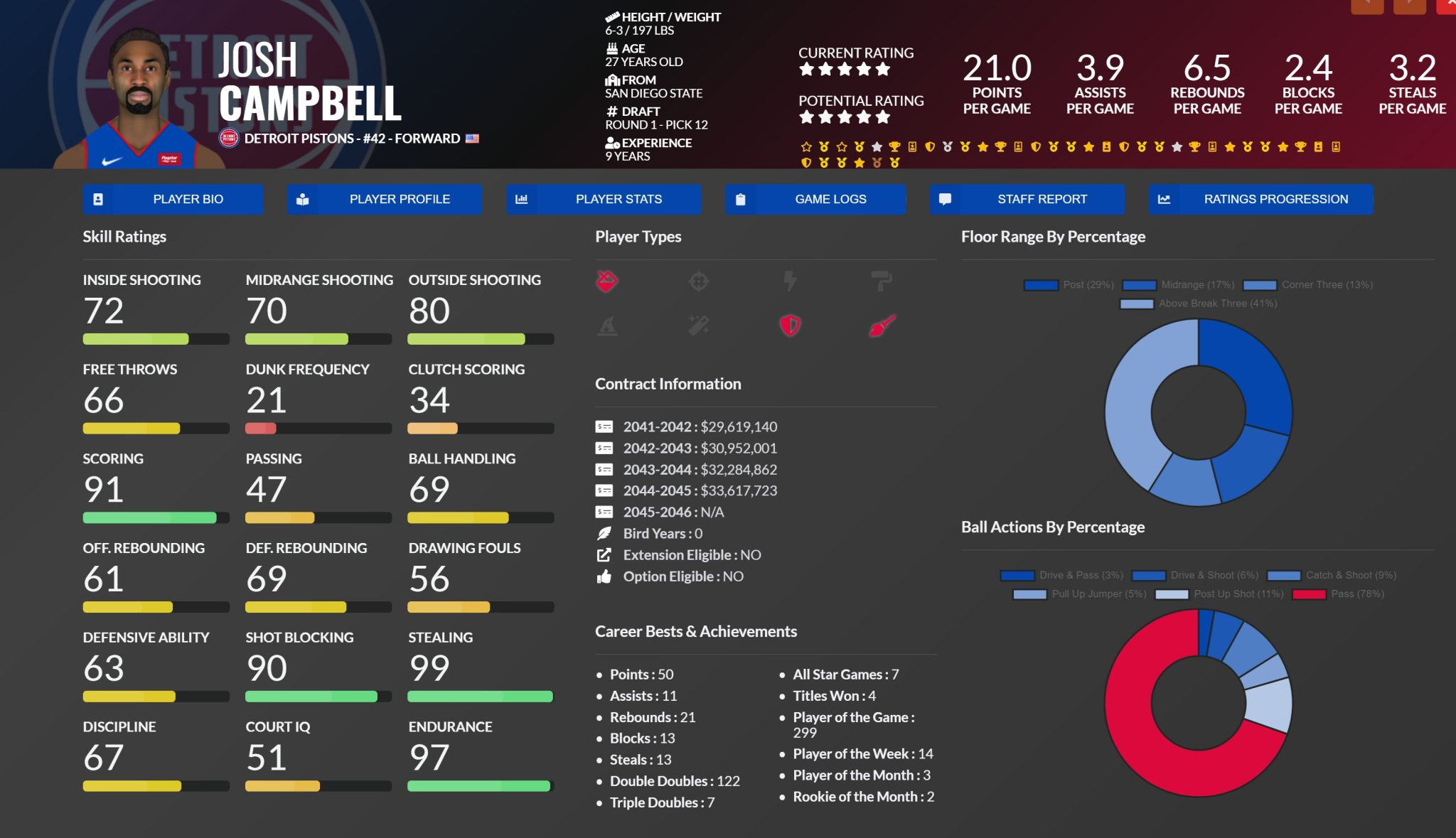The height and width of the screenshot is (838, 1456).
Task: Click the red broom player type icon
Action: coord(882,326)
